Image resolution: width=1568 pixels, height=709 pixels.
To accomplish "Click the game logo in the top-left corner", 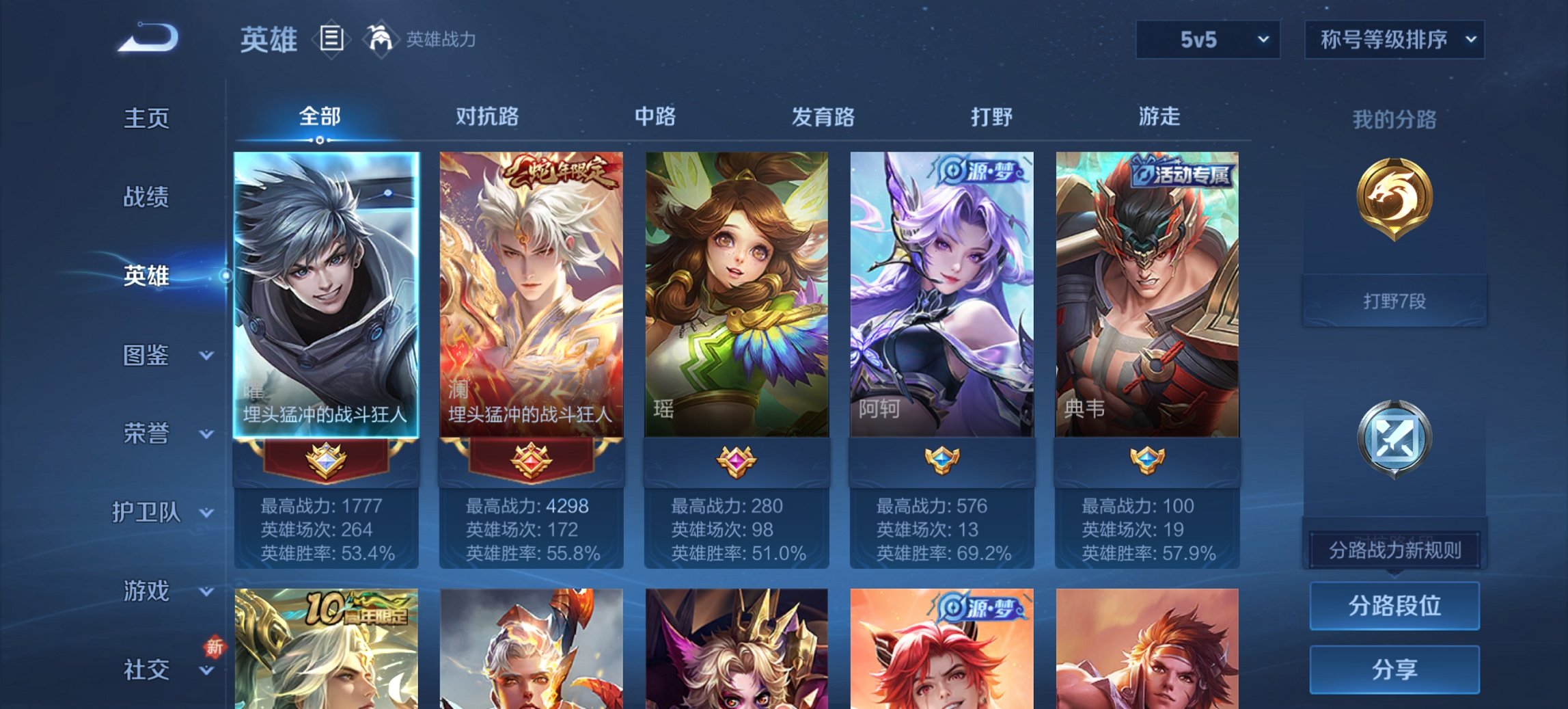I will (x=147, y=38).
